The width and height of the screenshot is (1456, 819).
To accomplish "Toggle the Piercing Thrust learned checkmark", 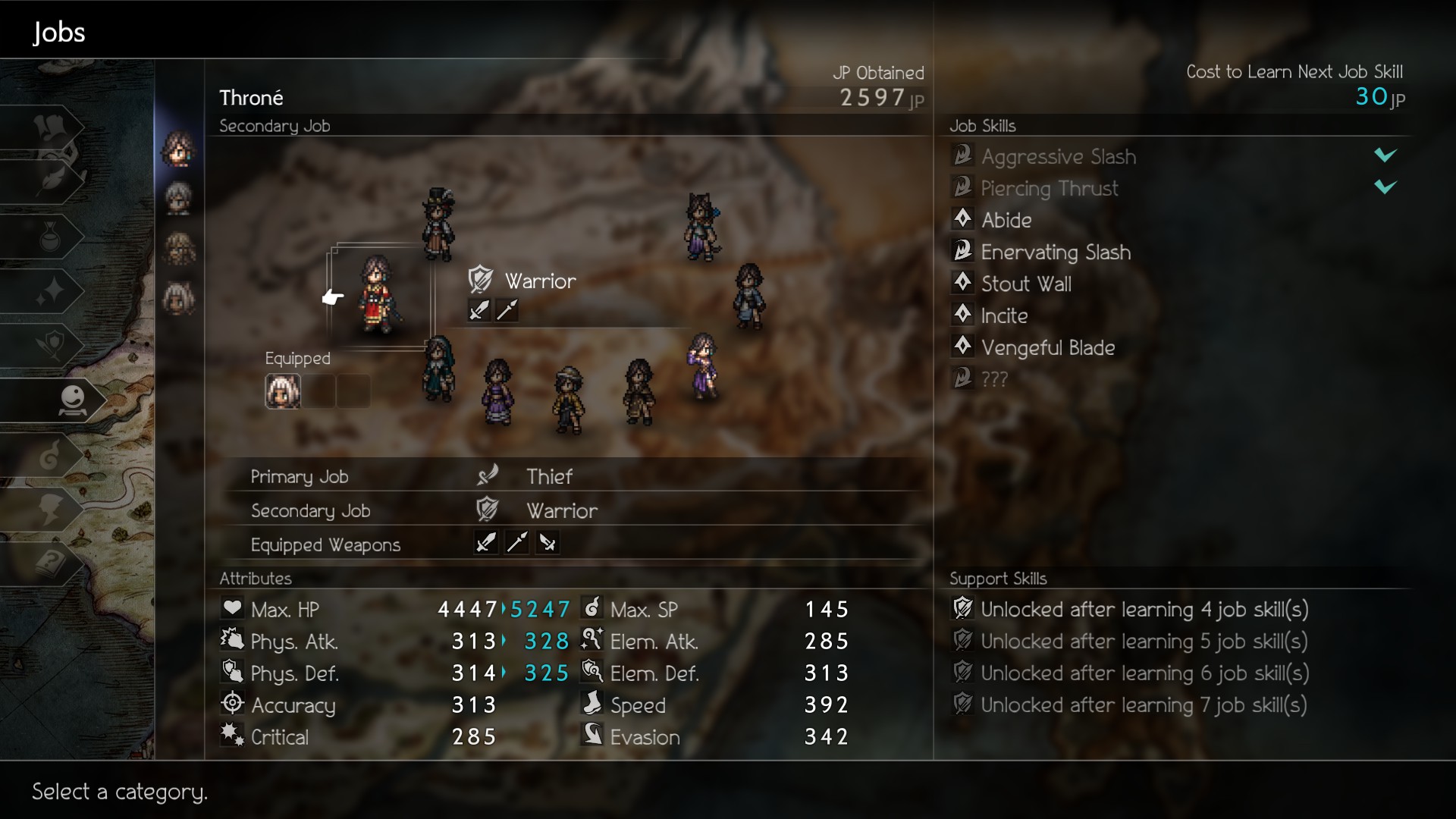I will tap(1385, 188).
